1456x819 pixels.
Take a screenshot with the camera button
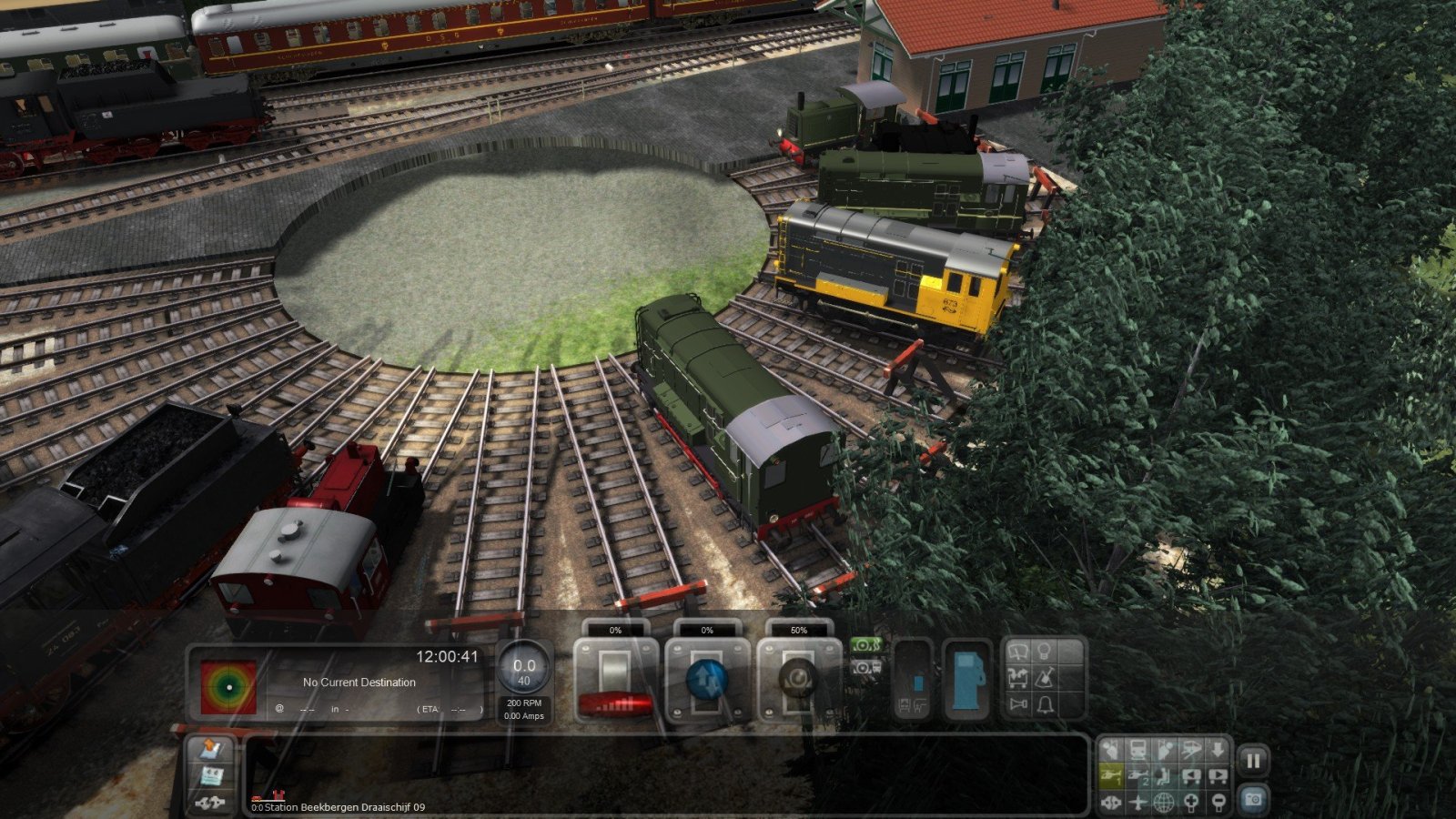coord(1253,799)
